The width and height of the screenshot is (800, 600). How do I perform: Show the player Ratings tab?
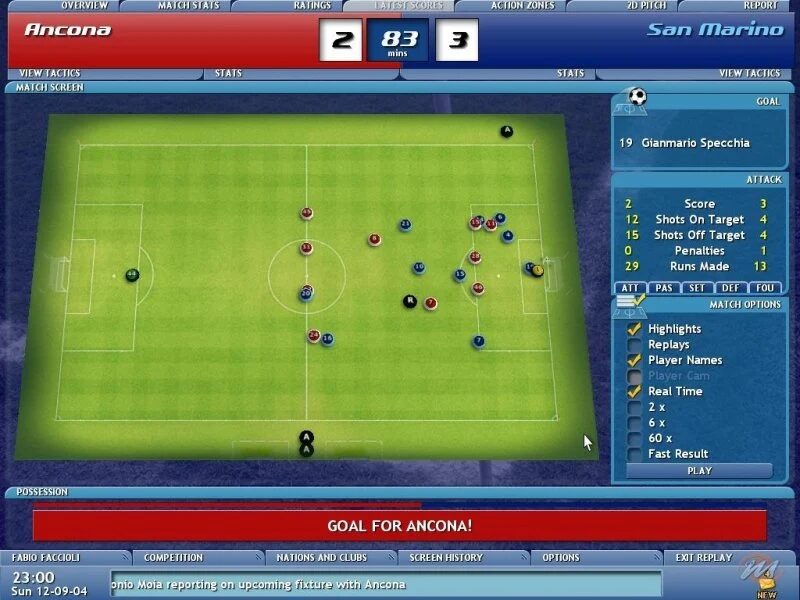pos(312,6)
